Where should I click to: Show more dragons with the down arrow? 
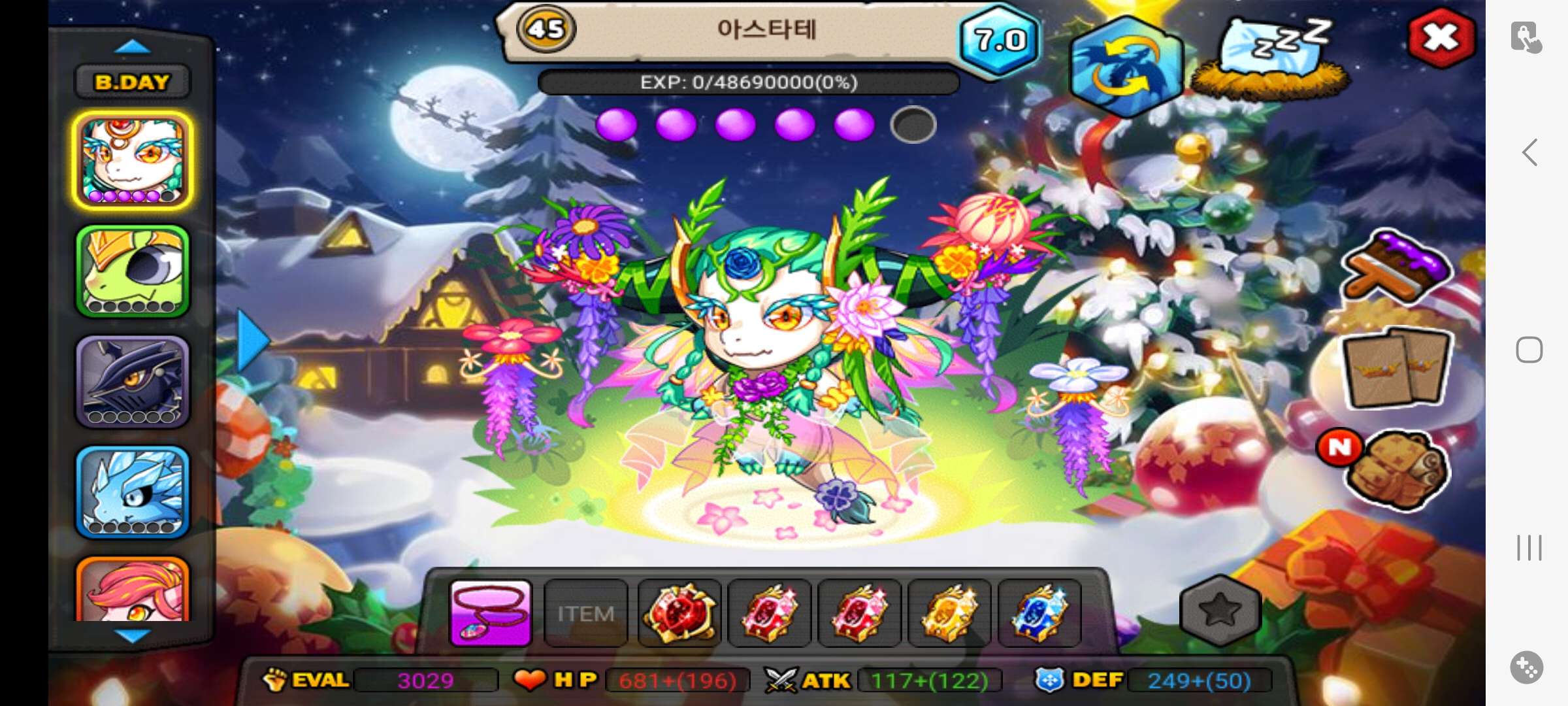pyautogui.click(x=133, y=635)
